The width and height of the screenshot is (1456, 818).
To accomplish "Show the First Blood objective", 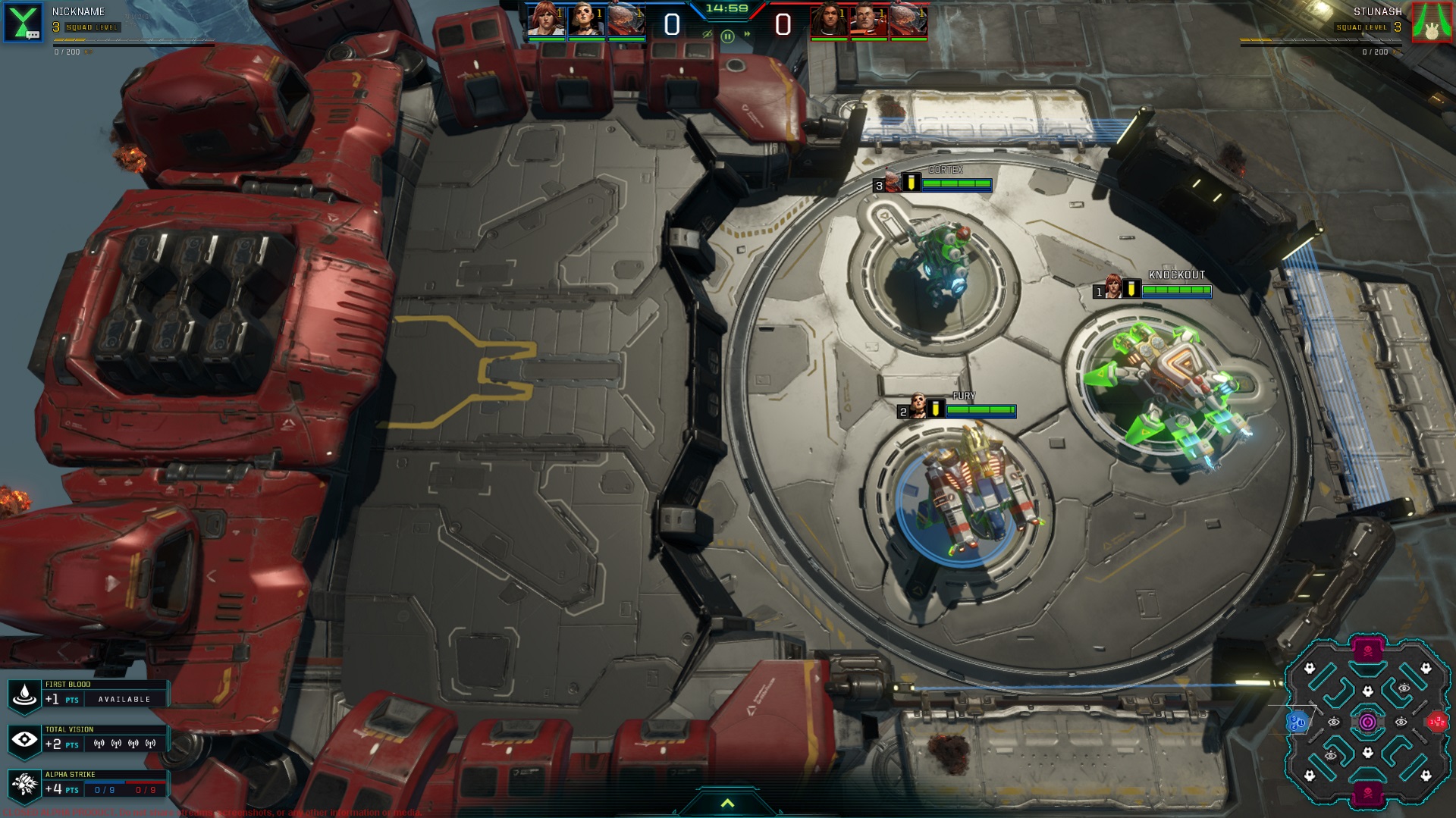I will 24,694.
